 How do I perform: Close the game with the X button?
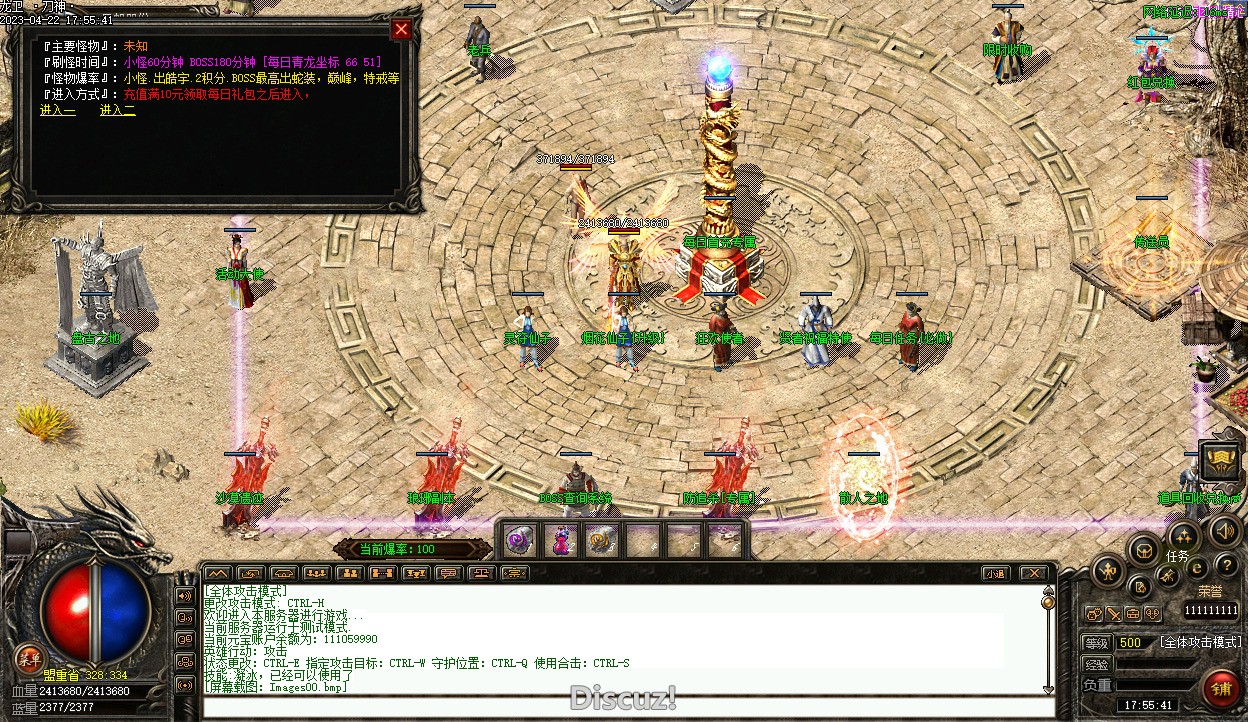1033,573
